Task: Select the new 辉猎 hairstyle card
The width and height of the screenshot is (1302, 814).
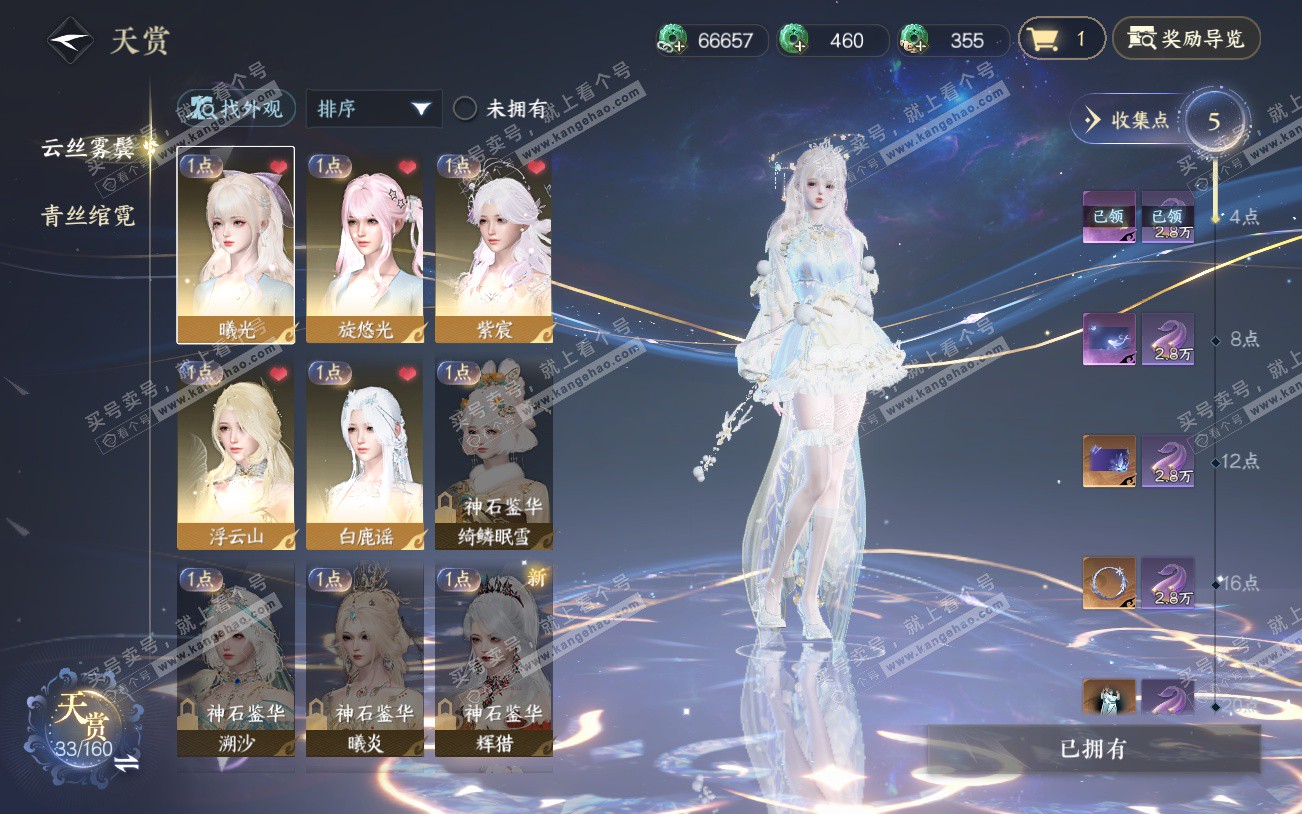Action: click(494, 660)
